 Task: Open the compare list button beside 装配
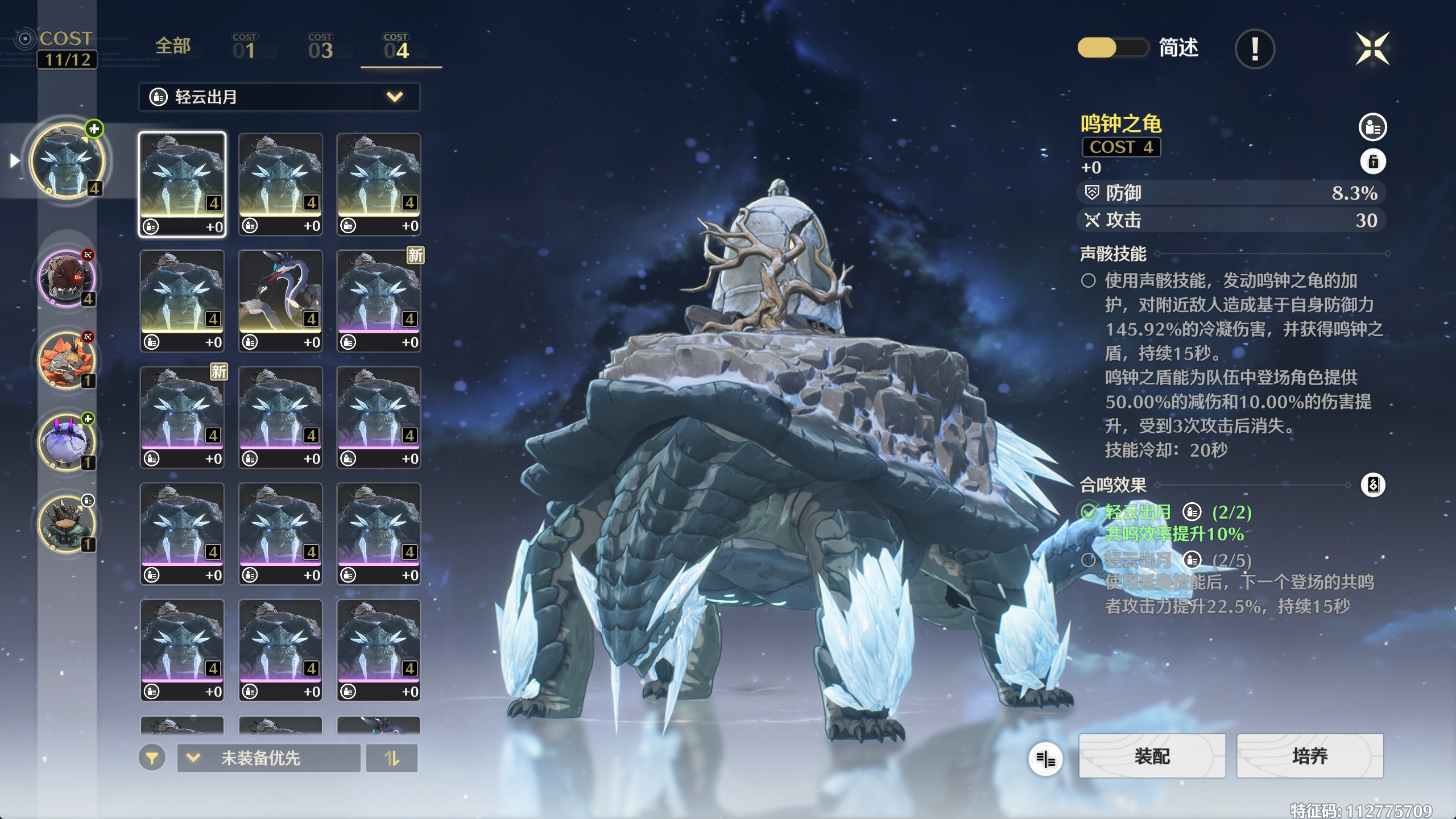[x=1045, y=758]
